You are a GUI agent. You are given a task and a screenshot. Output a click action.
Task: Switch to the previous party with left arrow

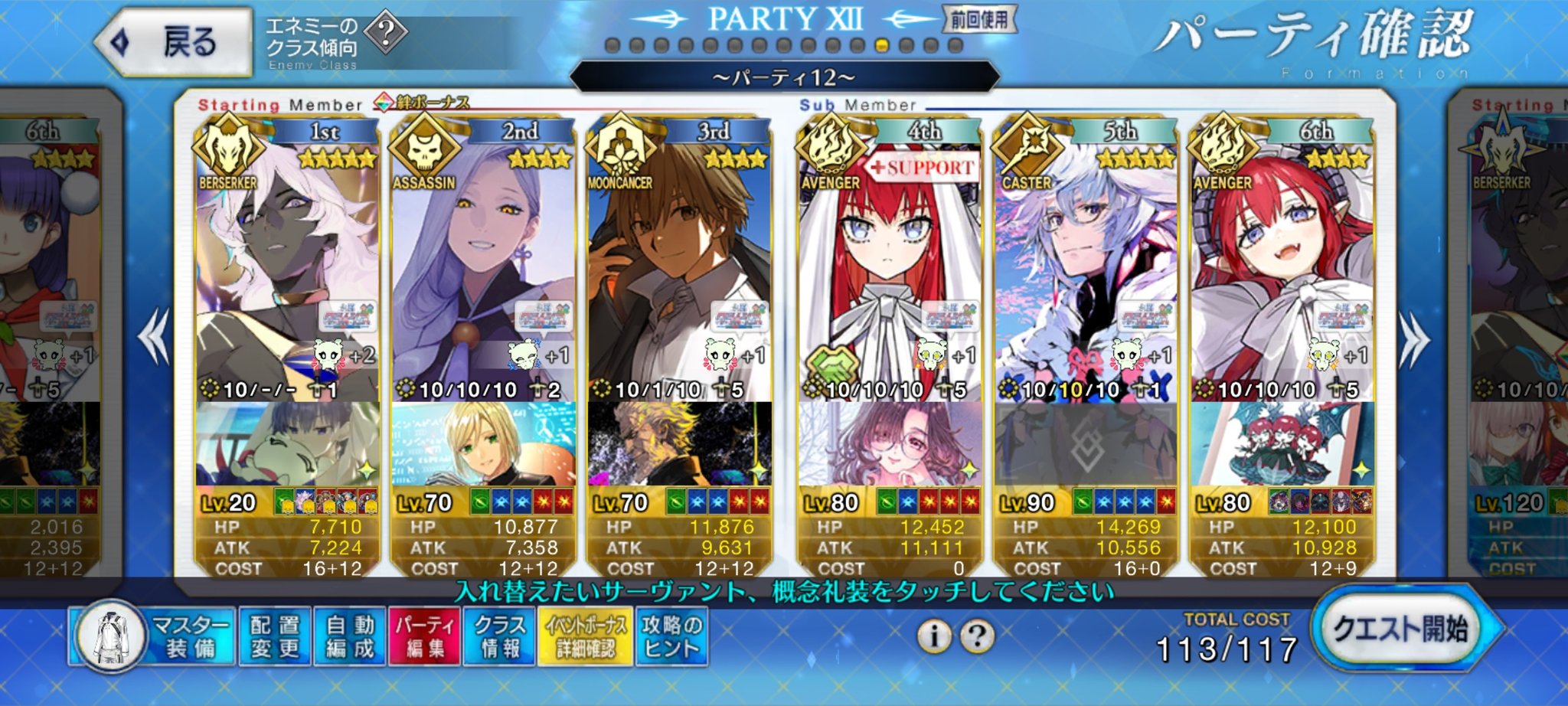pos(155,338)
